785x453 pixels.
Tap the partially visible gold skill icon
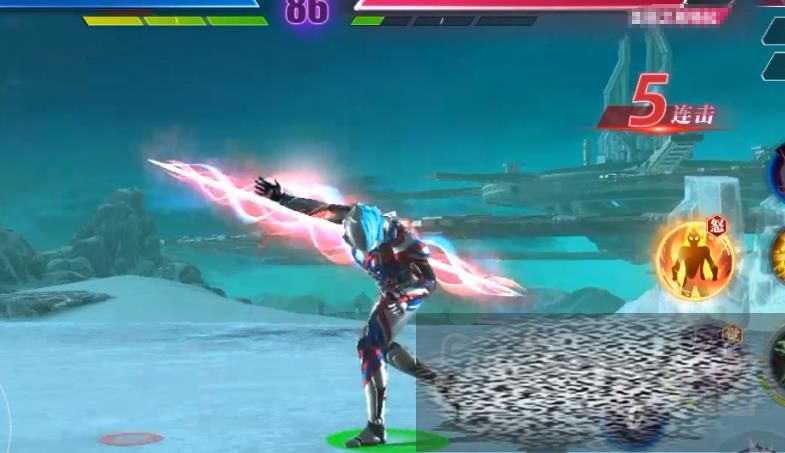click(778, 257)
